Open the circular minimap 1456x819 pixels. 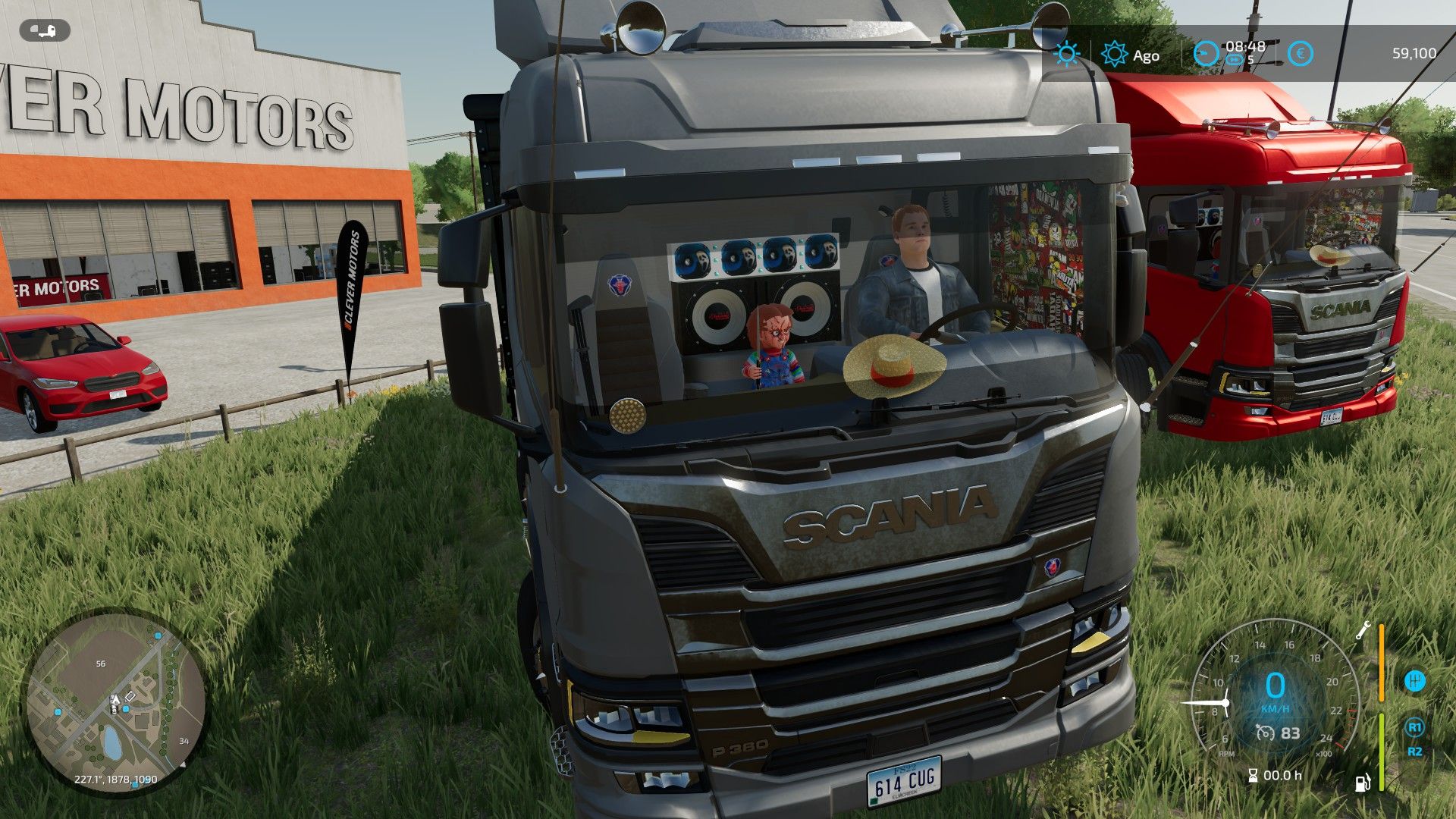tap(115, 703)
